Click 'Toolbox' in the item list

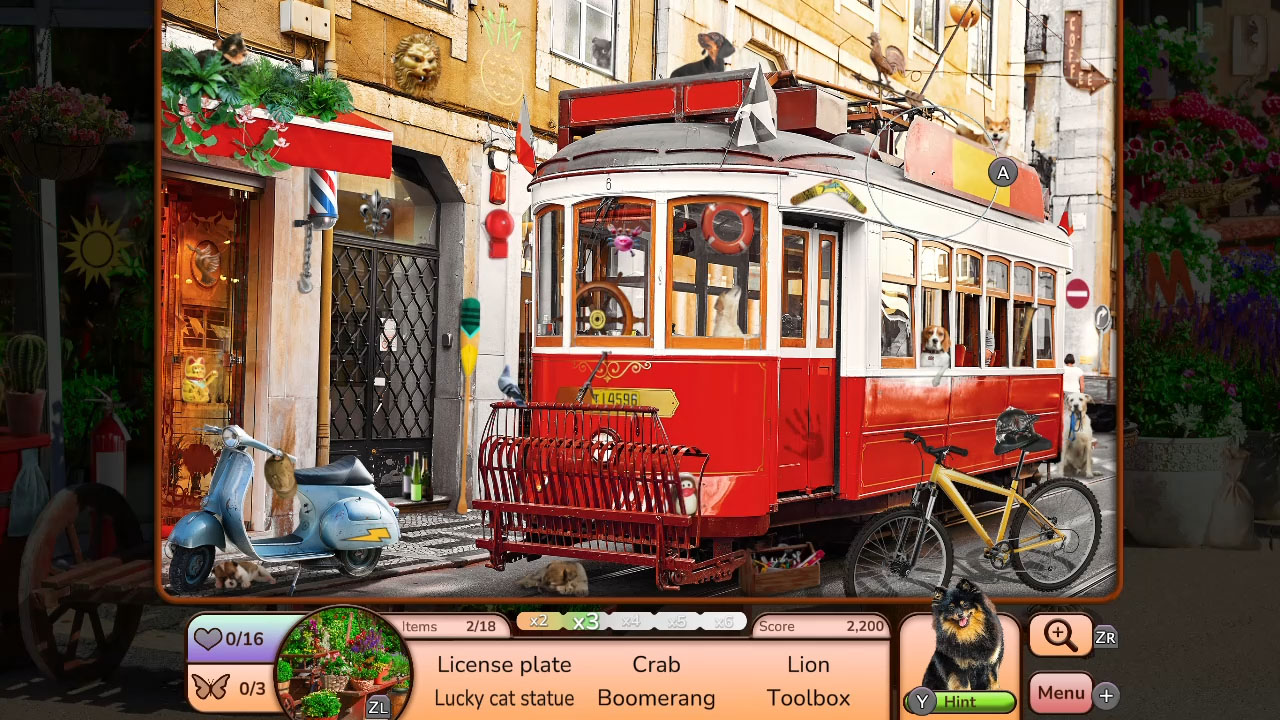pyautogui.click(x=809, y=698)
